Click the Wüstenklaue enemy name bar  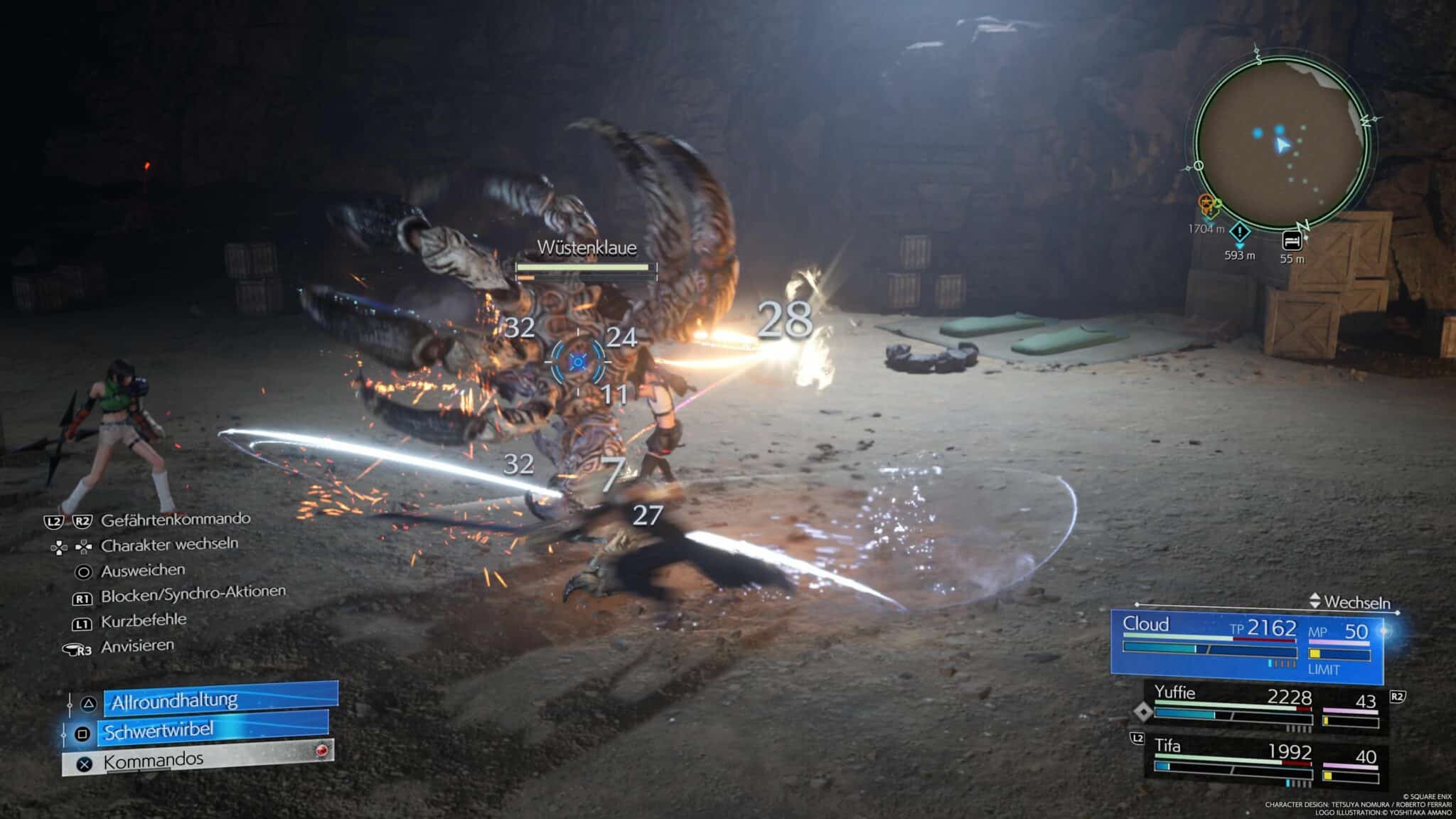pyautogui.click(x=587, y=257)
